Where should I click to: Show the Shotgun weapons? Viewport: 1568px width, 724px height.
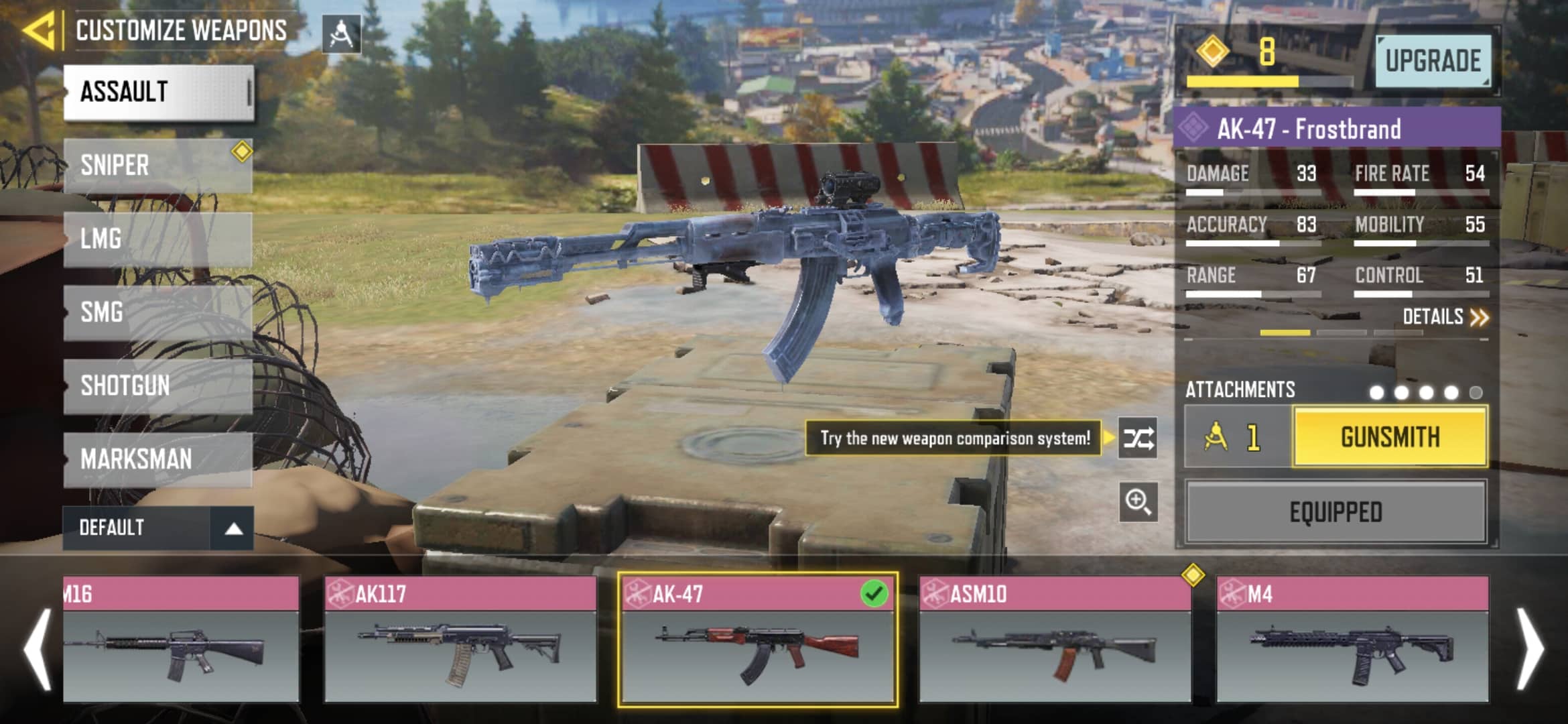point(159,386)
